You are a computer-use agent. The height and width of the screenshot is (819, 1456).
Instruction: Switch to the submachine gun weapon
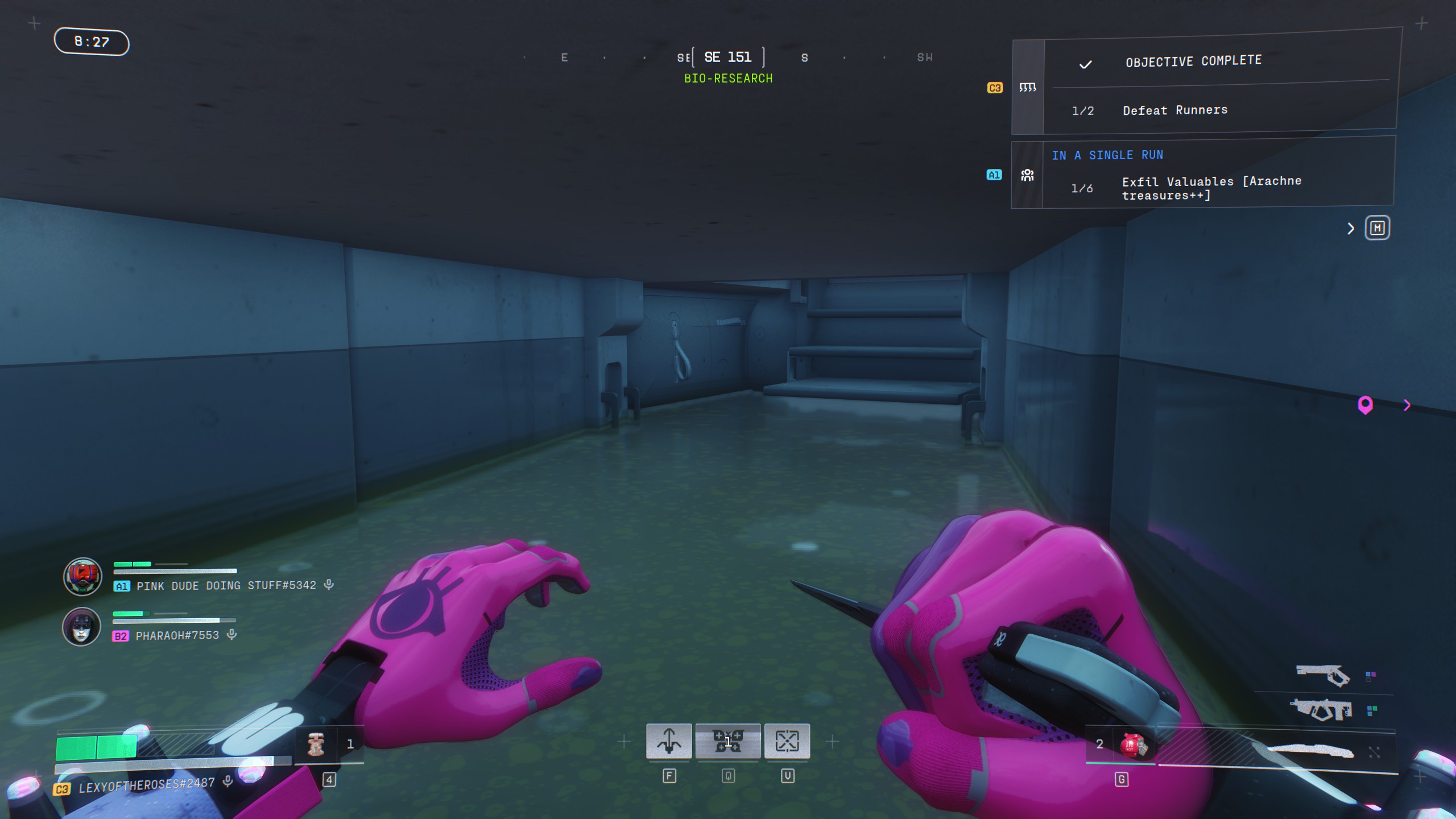tap(1321, 710)
